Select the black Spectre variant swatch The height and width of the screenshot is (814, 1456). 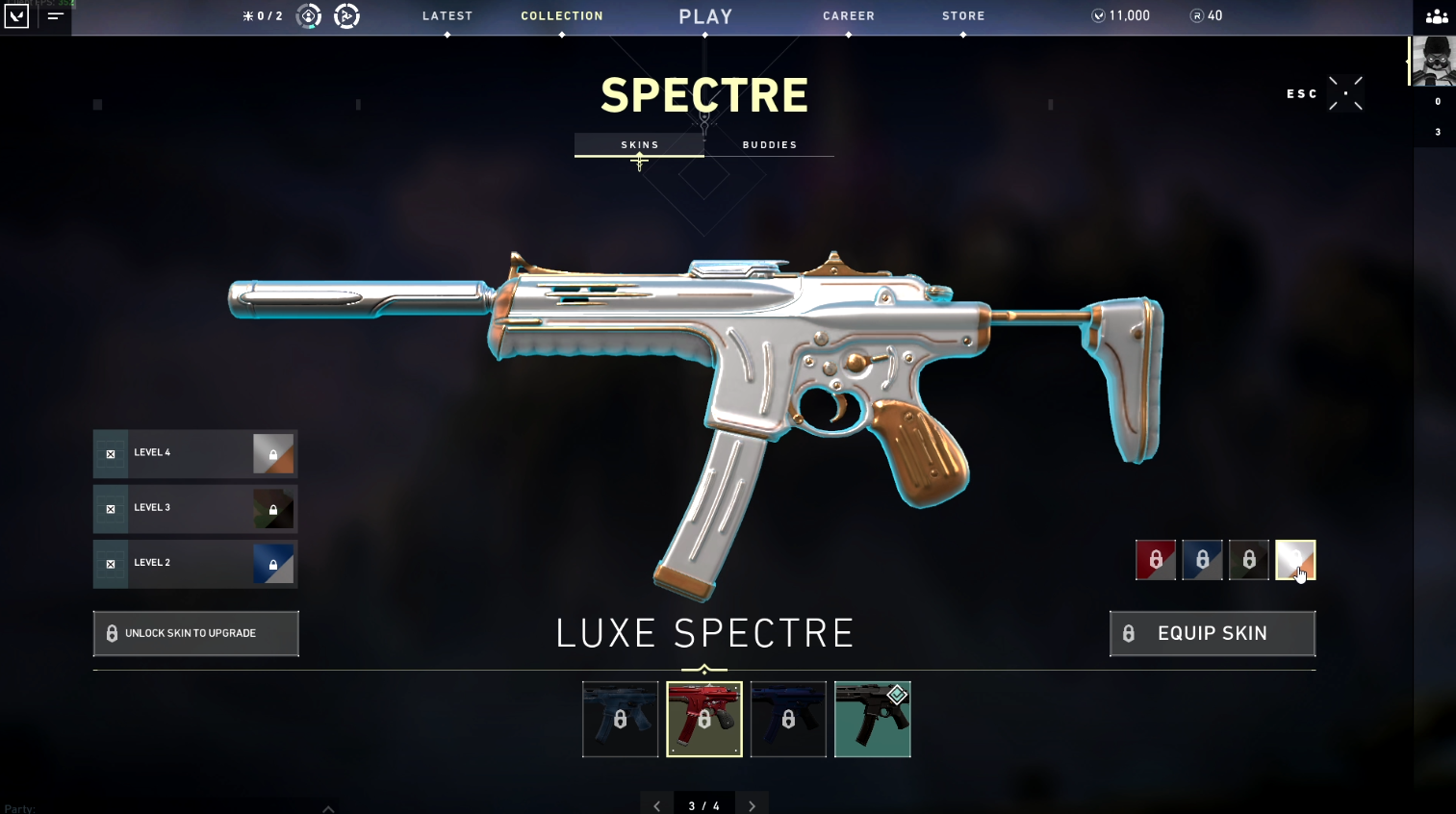coord(1248,559)
